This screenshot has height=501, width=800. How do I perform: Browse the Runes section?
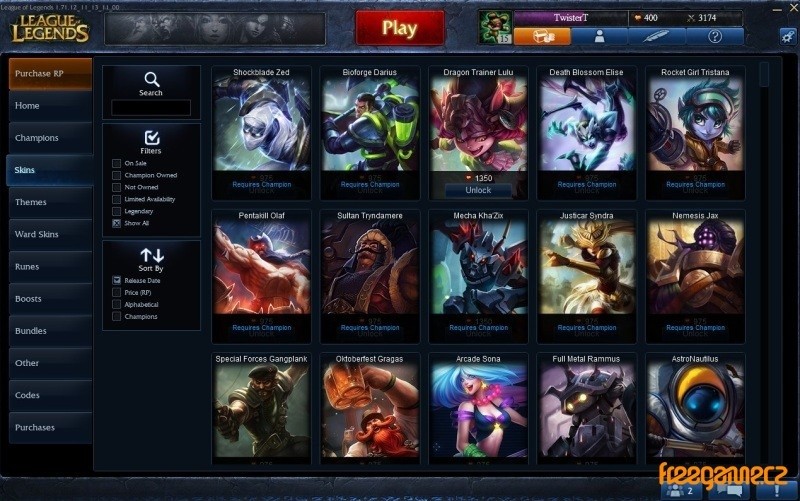click(50, 267)
